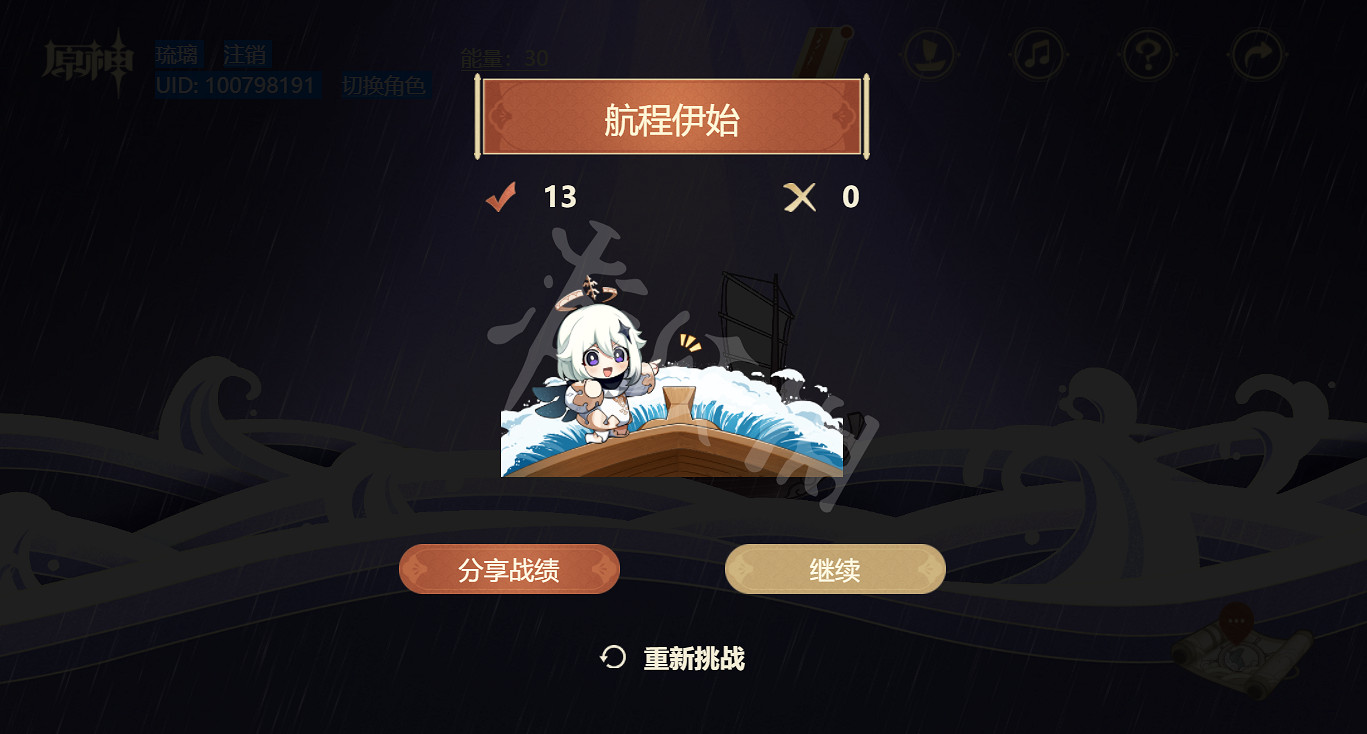Click 重新挑战 to restart the challenge
The width and height of the screenshot is (1367, 734).
692,660
